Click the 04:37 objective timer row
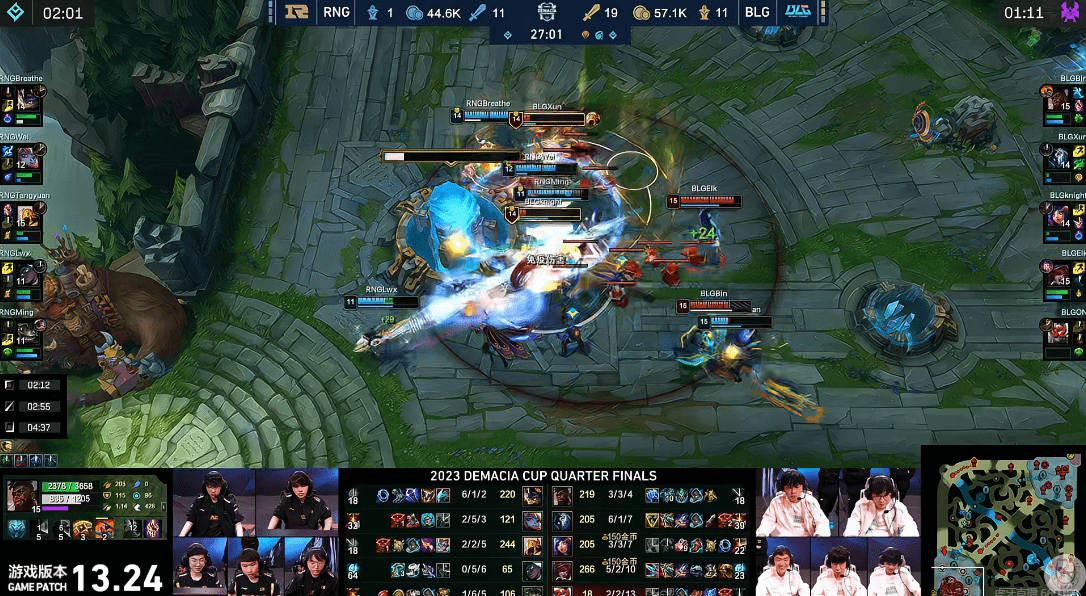 tap(34, 428)
